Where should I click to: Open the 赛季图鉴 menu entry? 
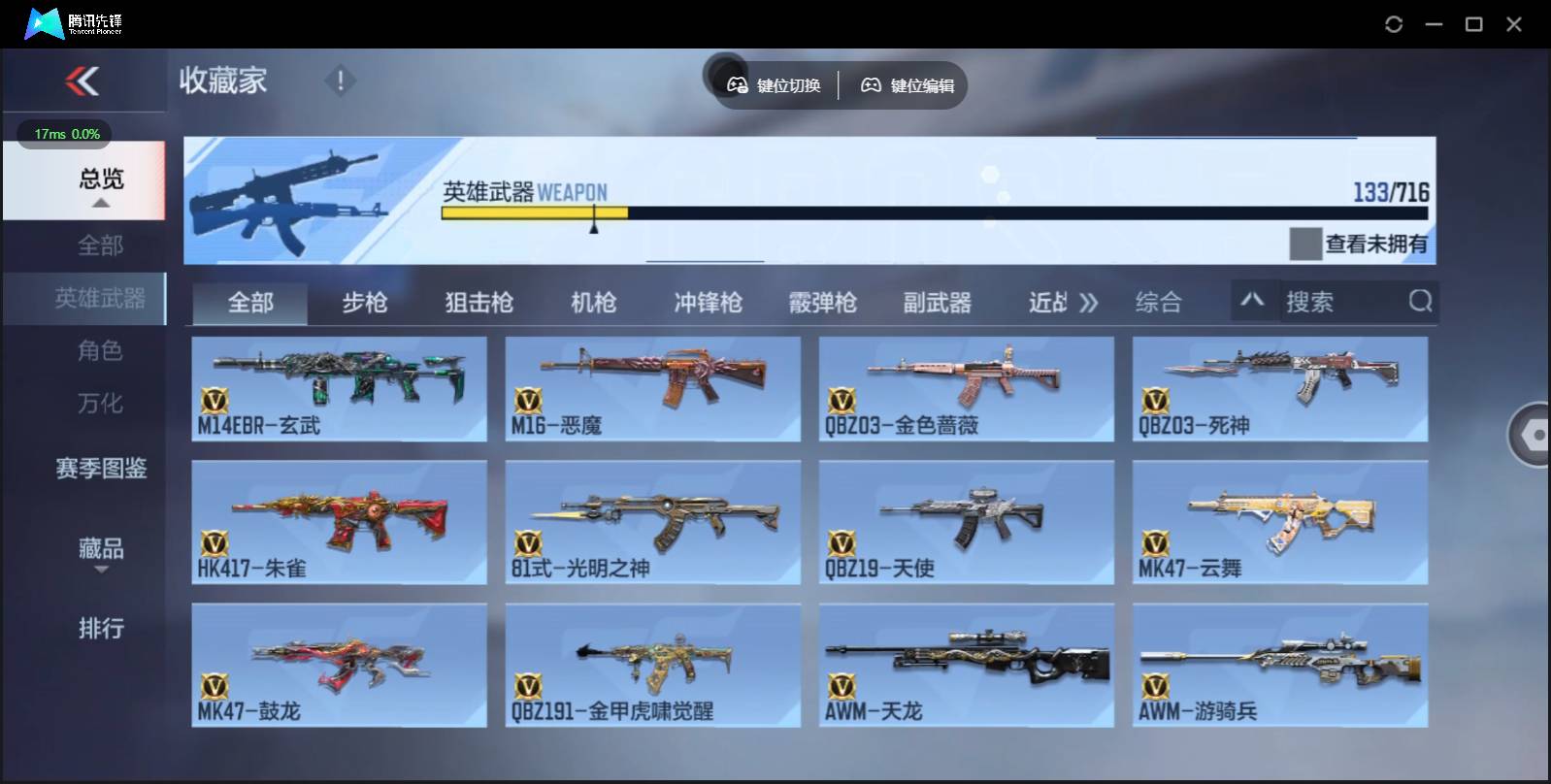pos(100,469)
